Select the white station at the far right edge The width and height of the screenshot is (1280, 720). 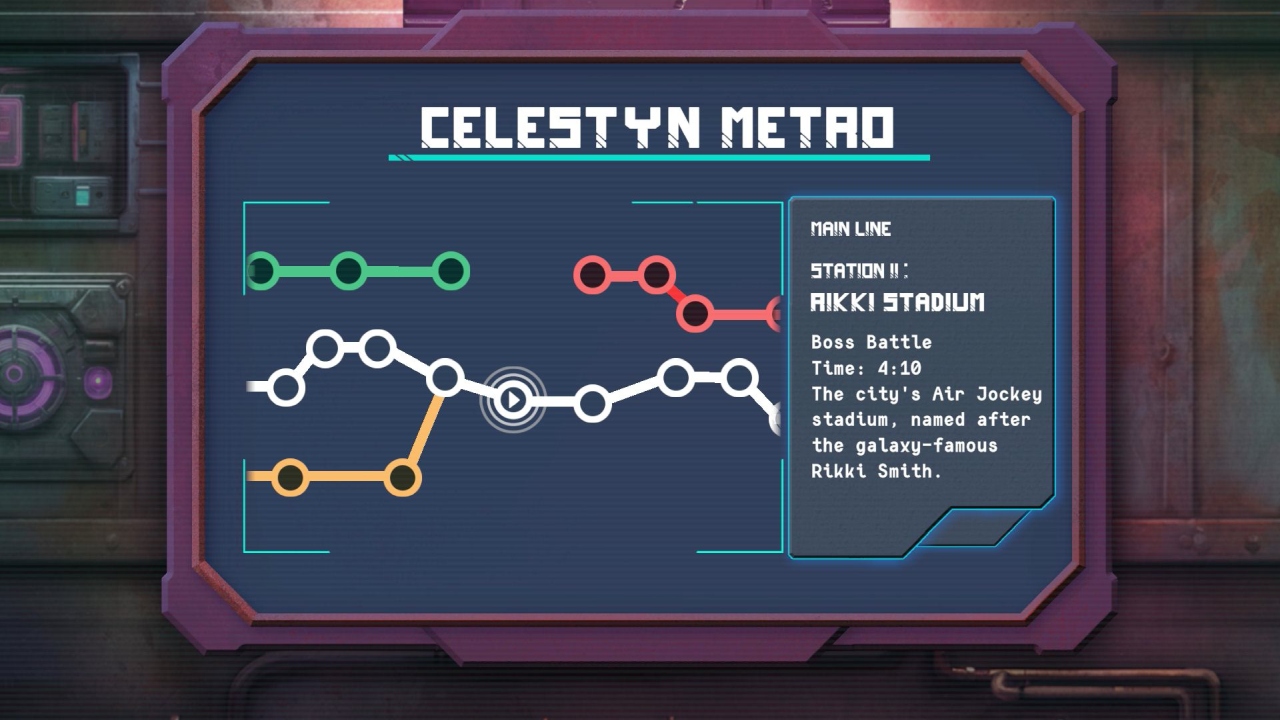(778, 417)
